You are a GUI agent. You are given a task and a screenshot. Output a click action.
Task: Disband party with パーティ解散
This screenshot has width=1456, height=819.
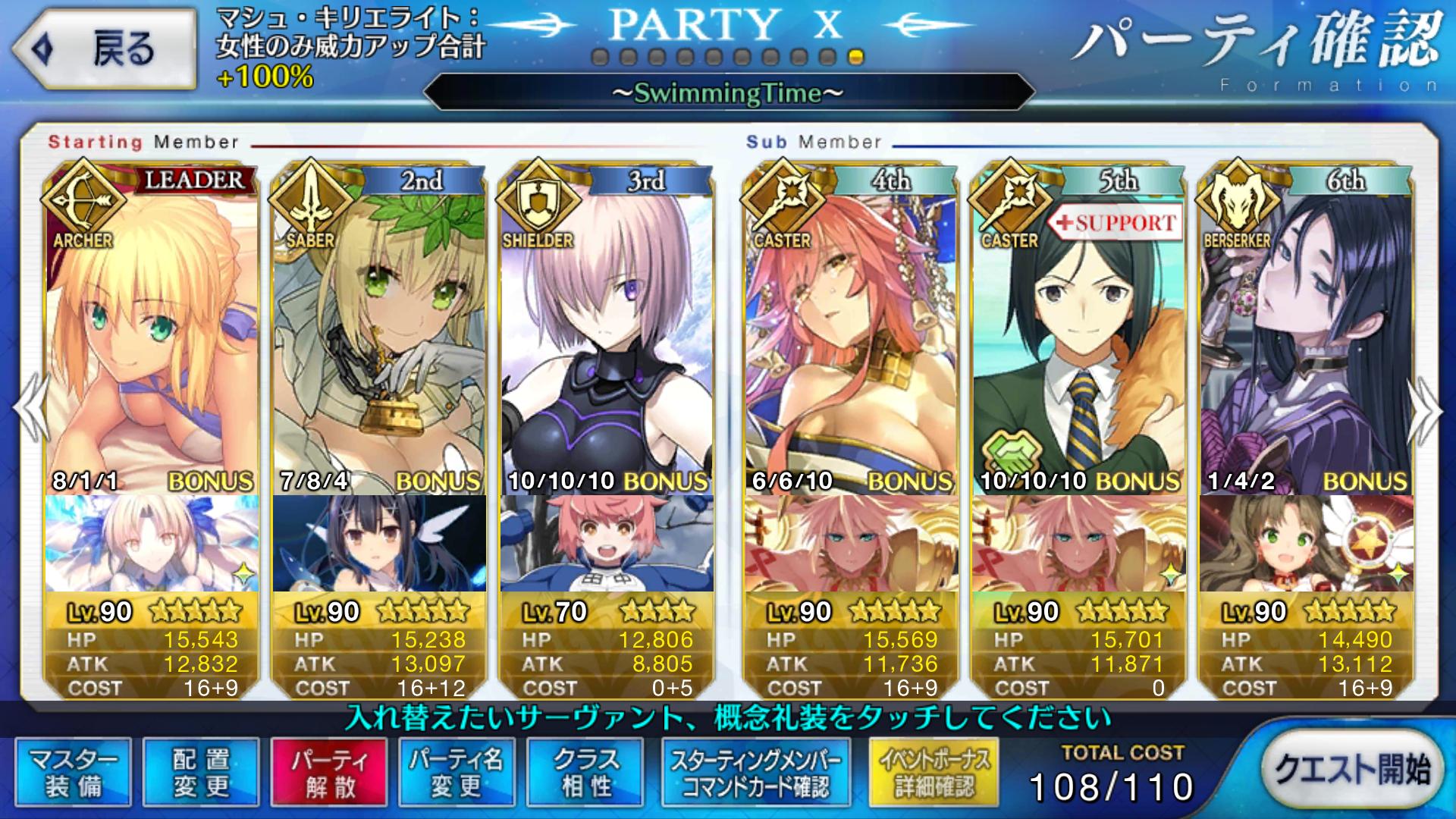coord(329,772)
